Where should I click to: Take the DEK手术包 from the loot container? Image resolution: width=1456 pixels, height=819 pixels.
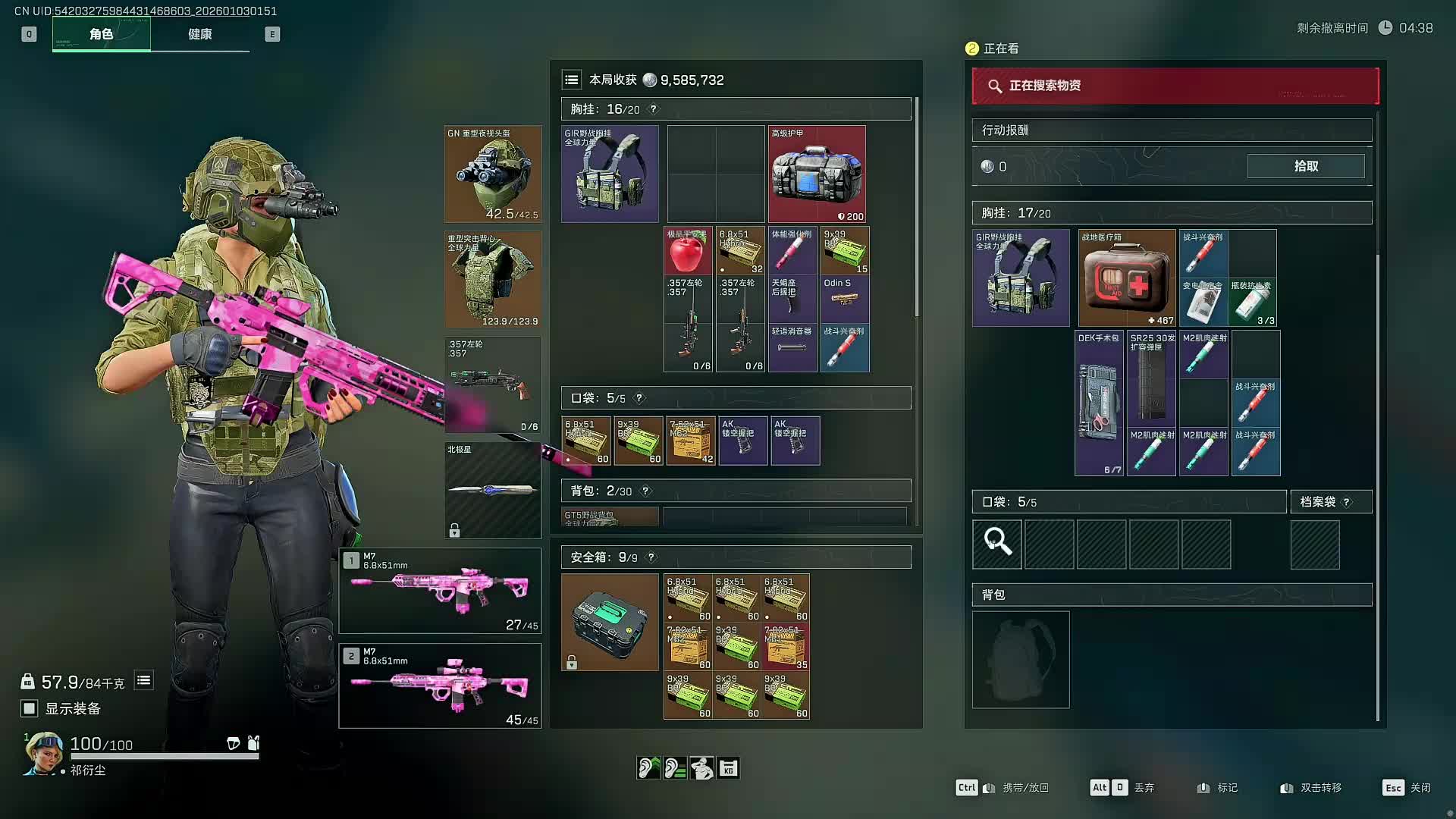[1099, 403]
